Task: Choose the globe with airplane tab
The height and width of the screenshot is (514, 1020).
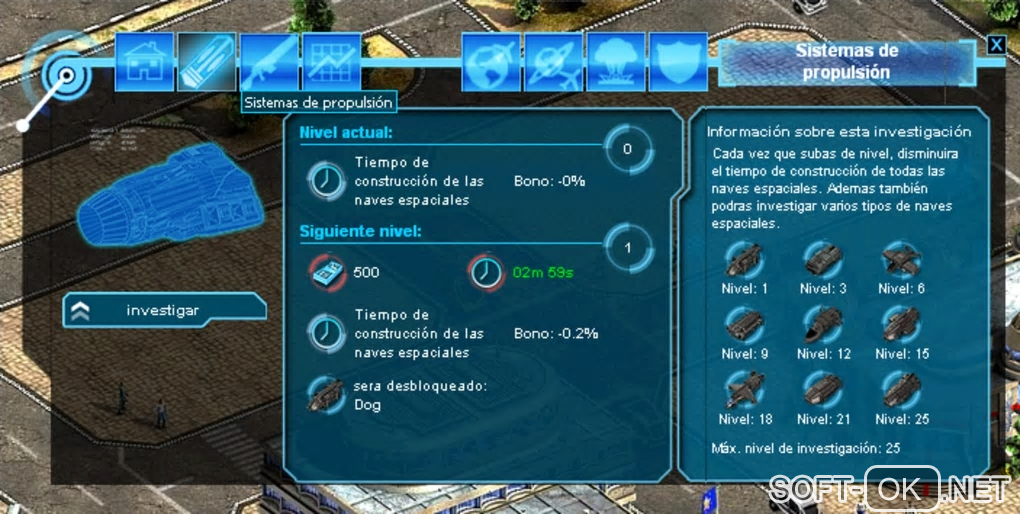Action: (x=491, y=62)
